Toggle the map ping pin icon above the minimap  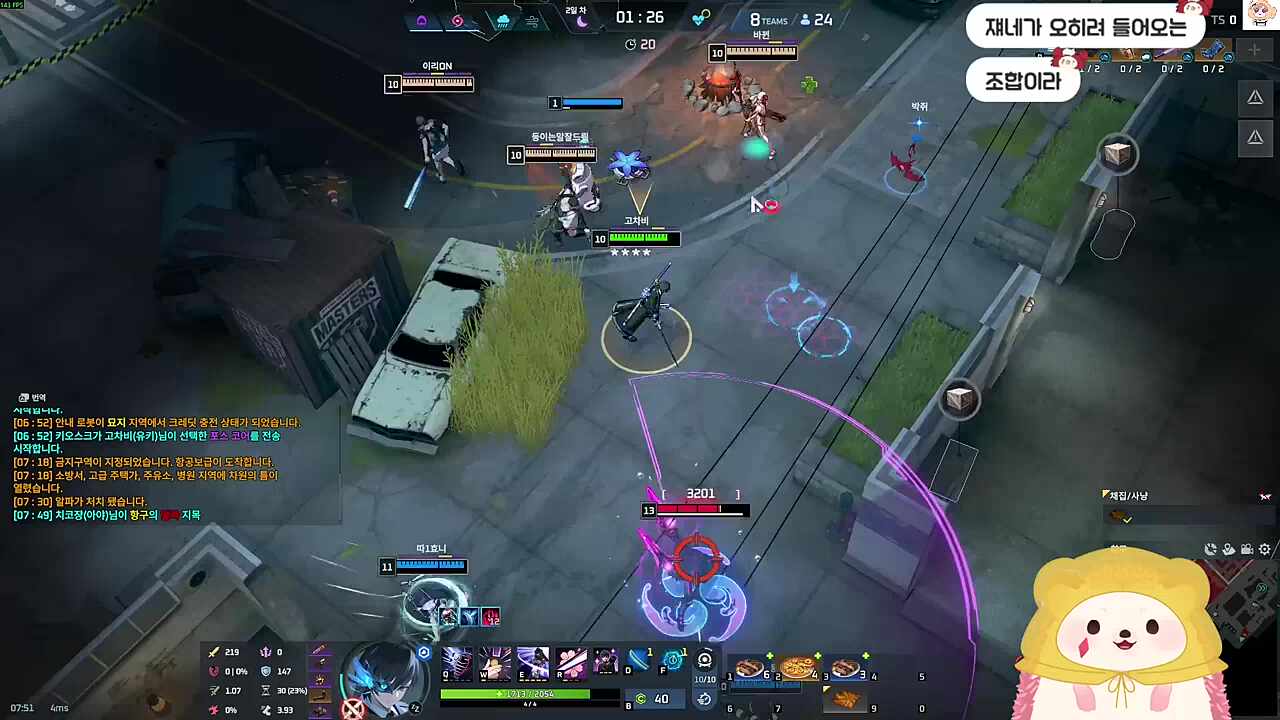point(1228,548)
